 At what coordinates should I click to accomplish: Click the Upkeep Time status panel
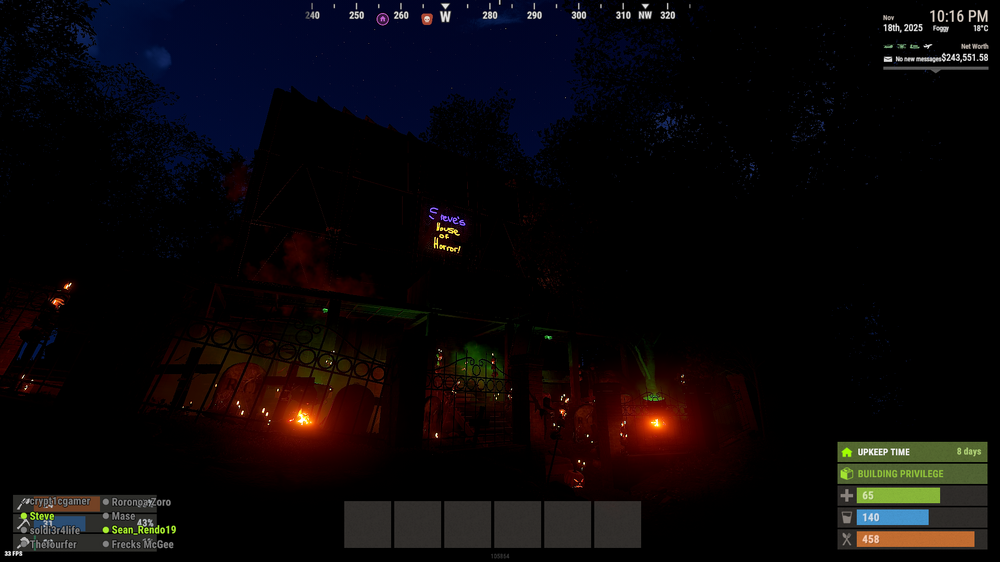point(912,452)
